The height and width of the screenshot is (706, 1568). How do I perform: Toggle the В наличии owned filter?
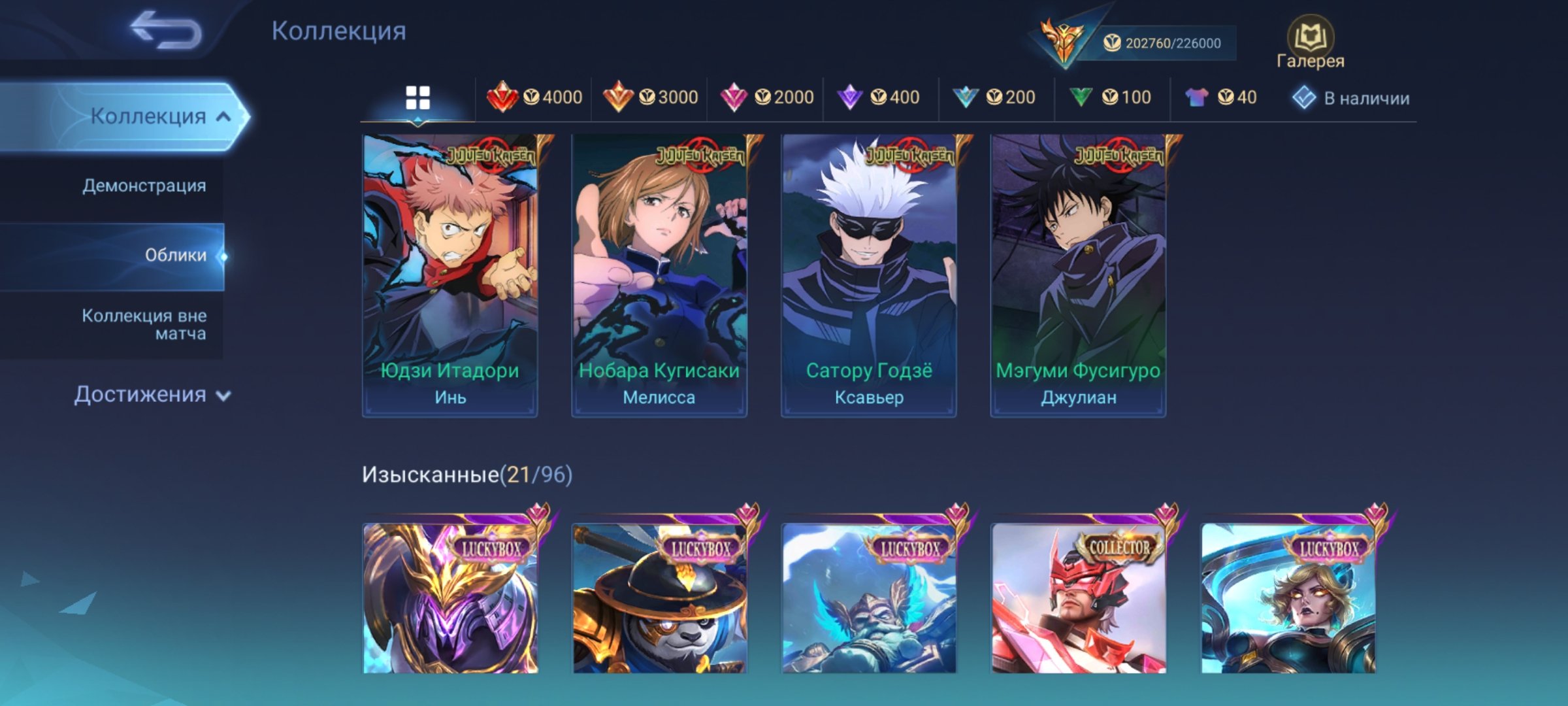[x=1351, y=98]
